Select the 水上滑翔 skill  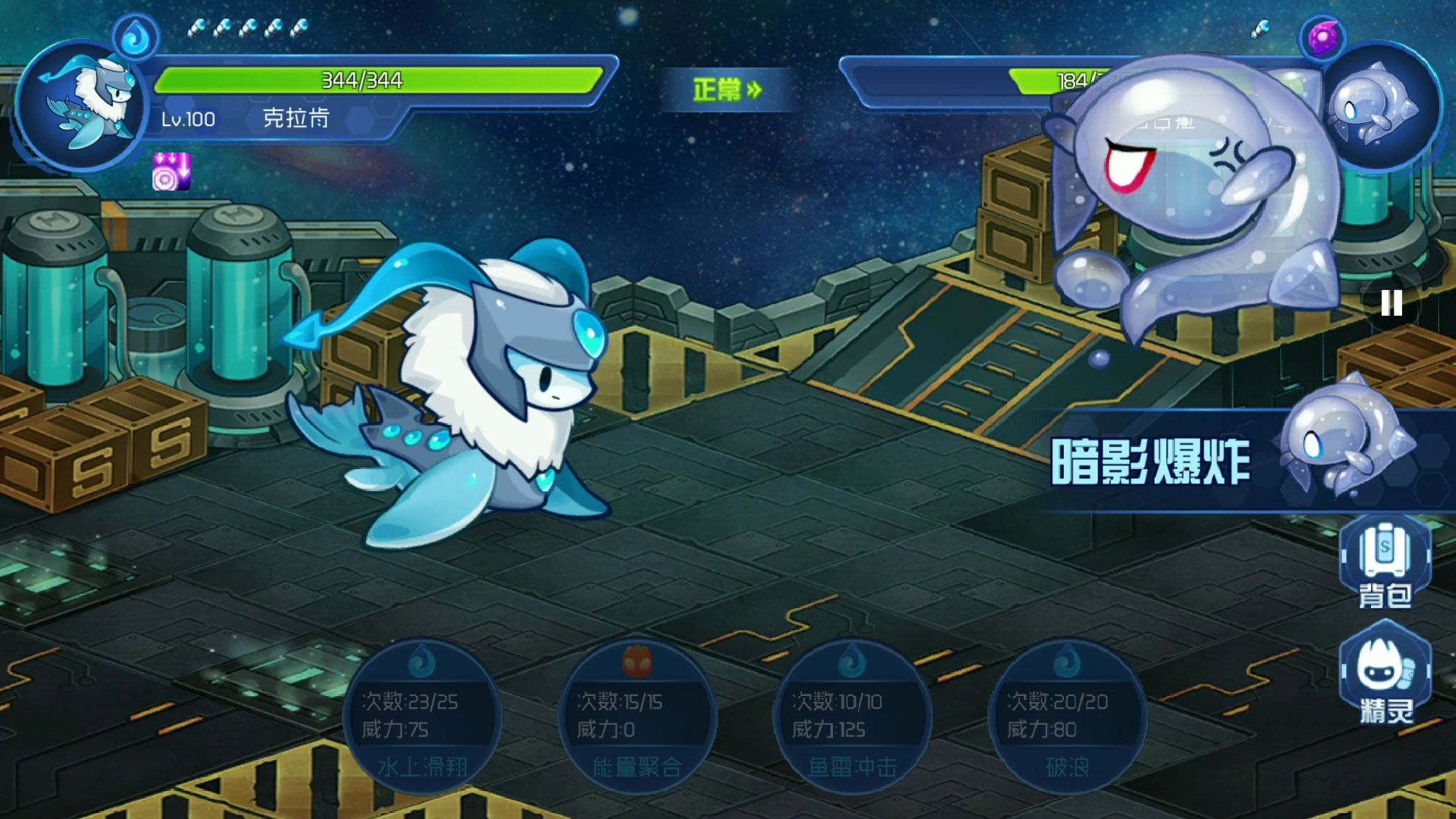coord(422,717)
